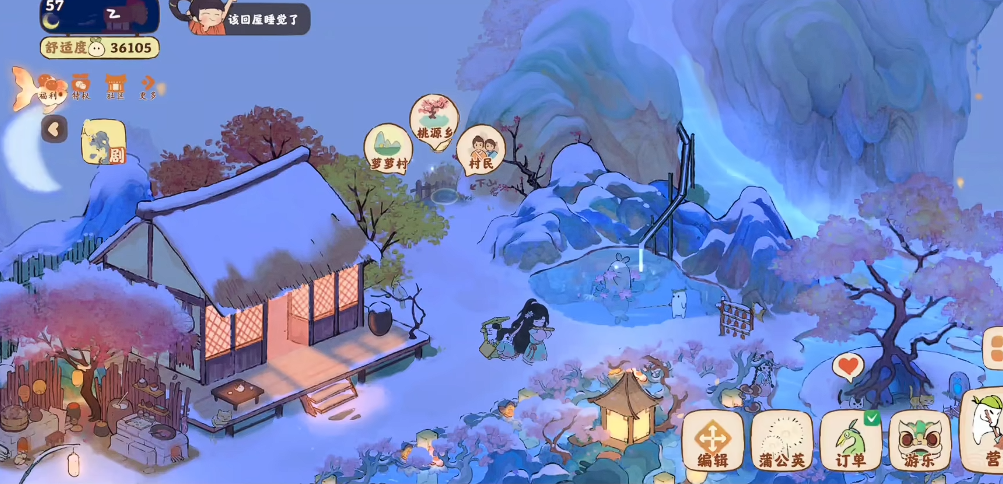Show 更多 more options
This screenshot has height=484, width=1003.
148,88
